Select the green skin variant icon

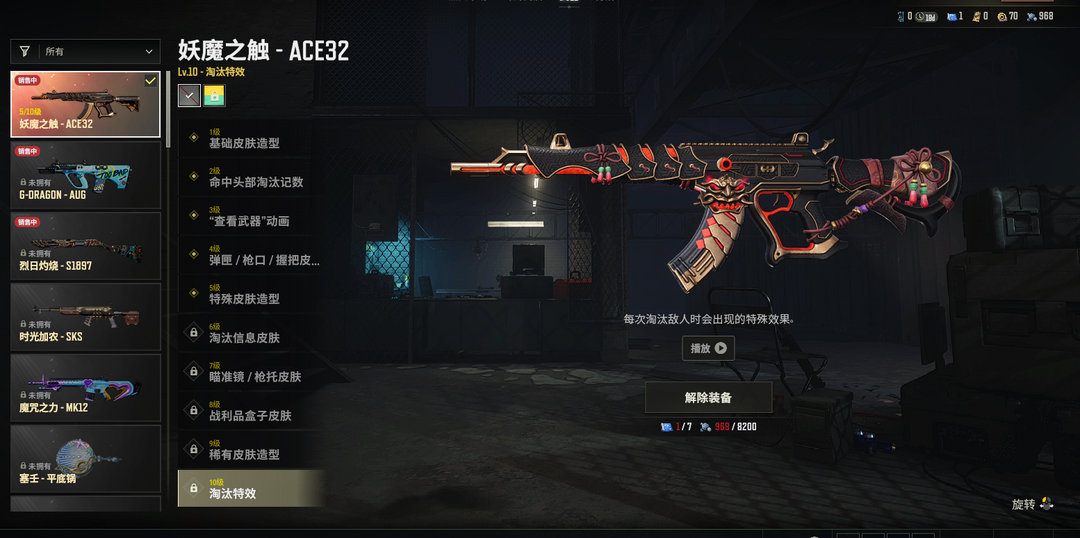coord(214,95)
